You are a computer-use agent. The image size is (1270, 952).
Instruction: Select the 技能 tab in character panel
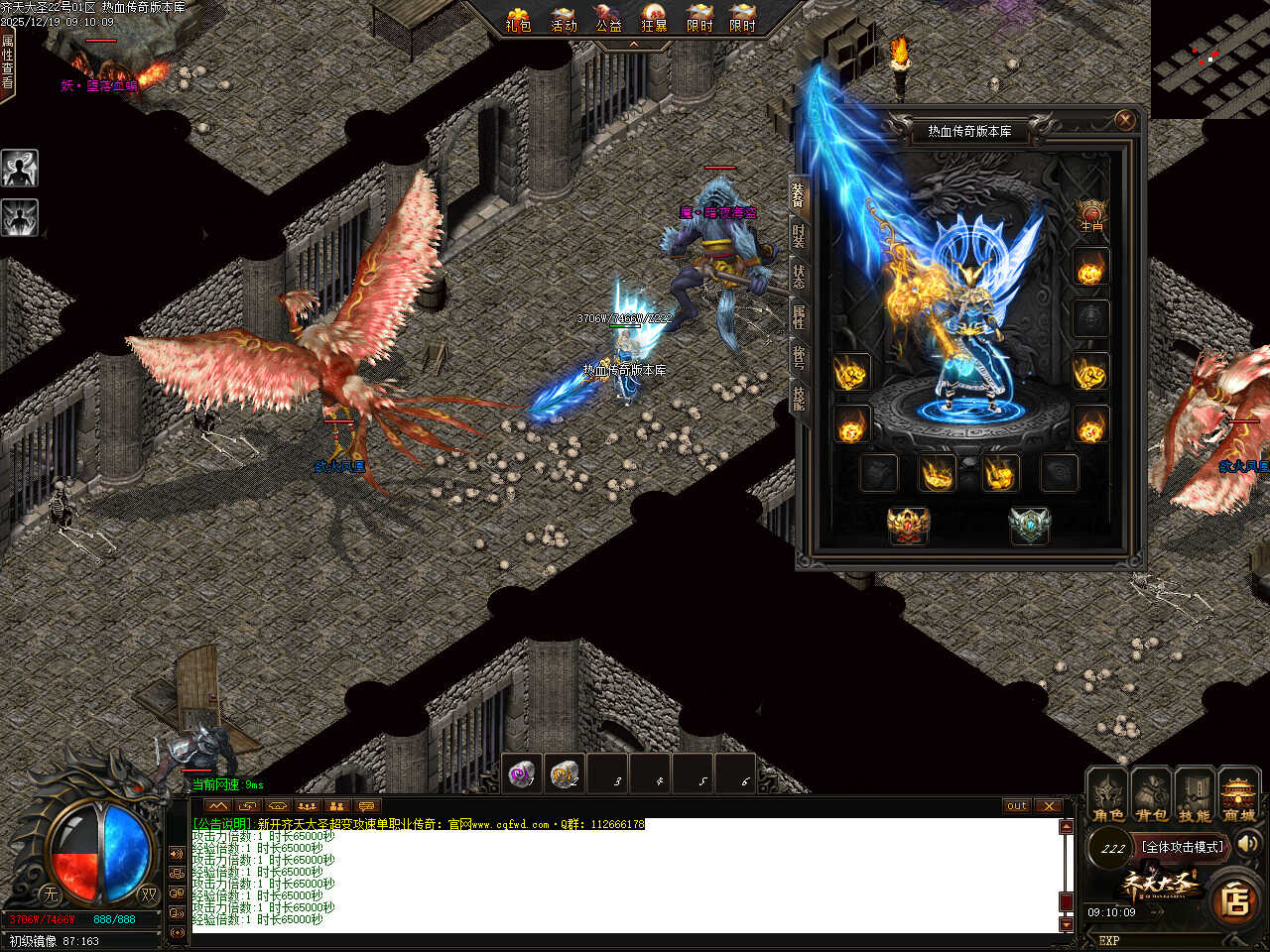click(799, 398)
